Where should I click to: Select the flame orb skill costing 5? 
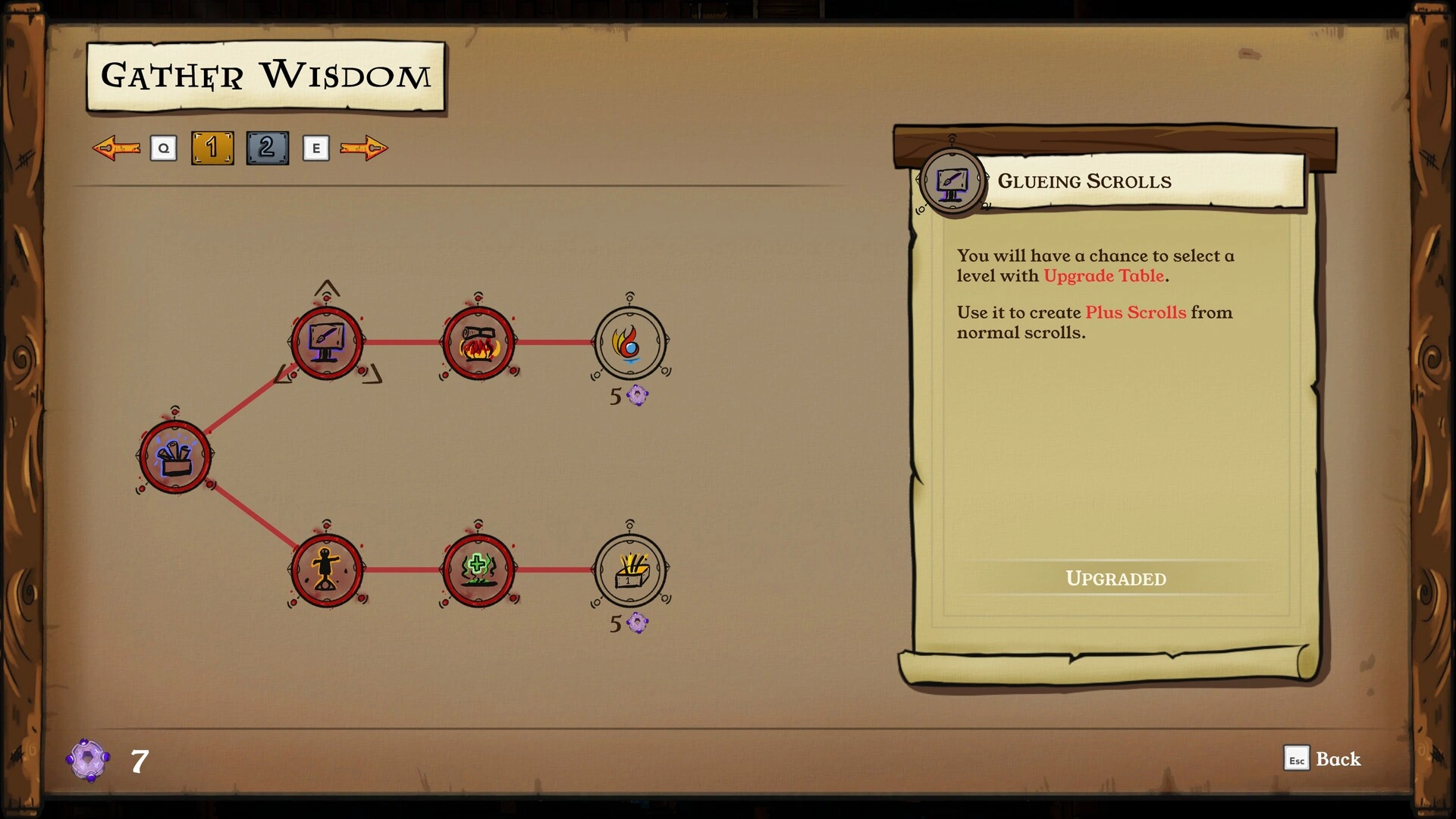tap(630, 343)
